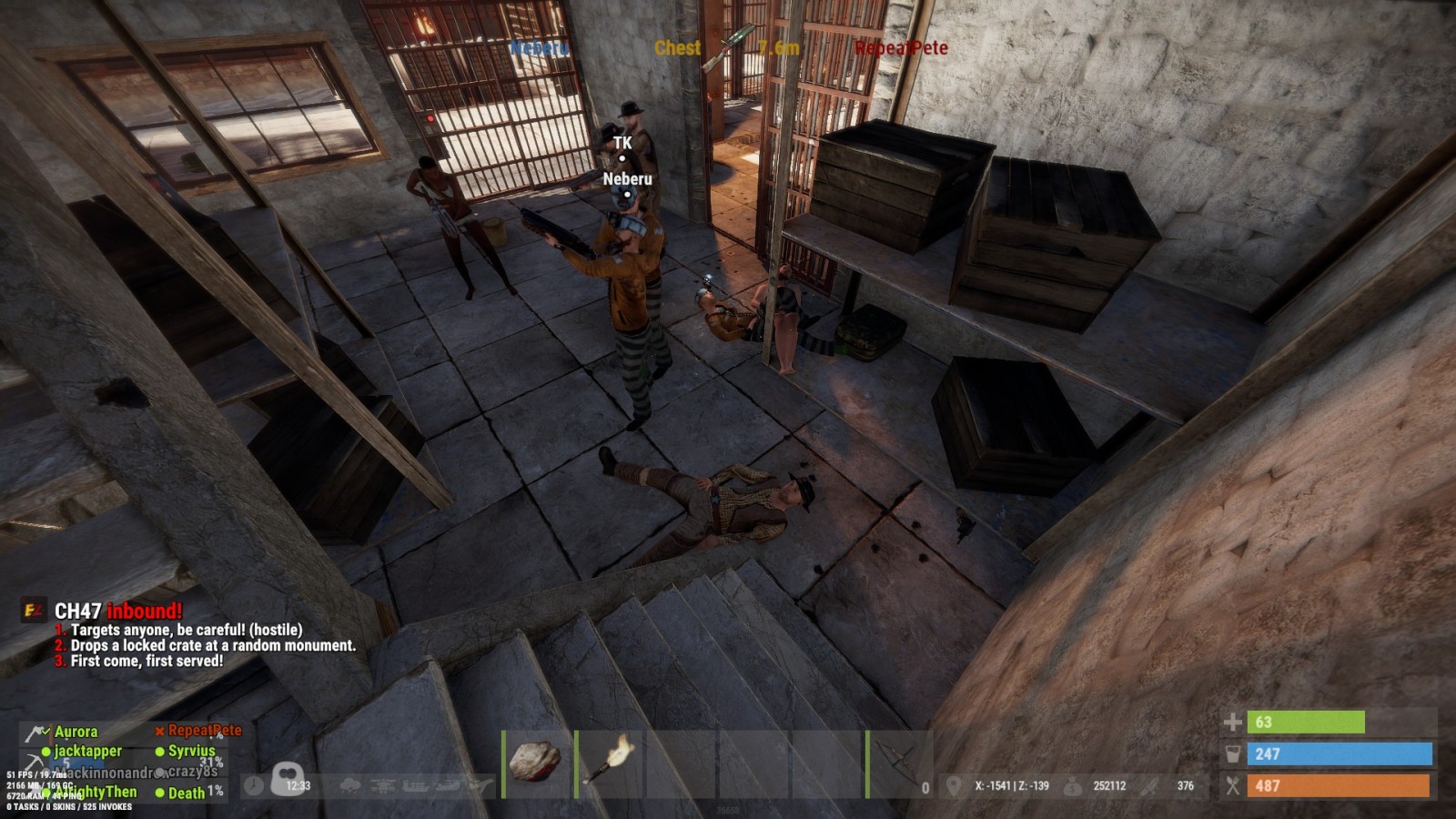1456x819 pixels.
Task: Click the clock icon beside the time
Action: [x=254, y=785]
